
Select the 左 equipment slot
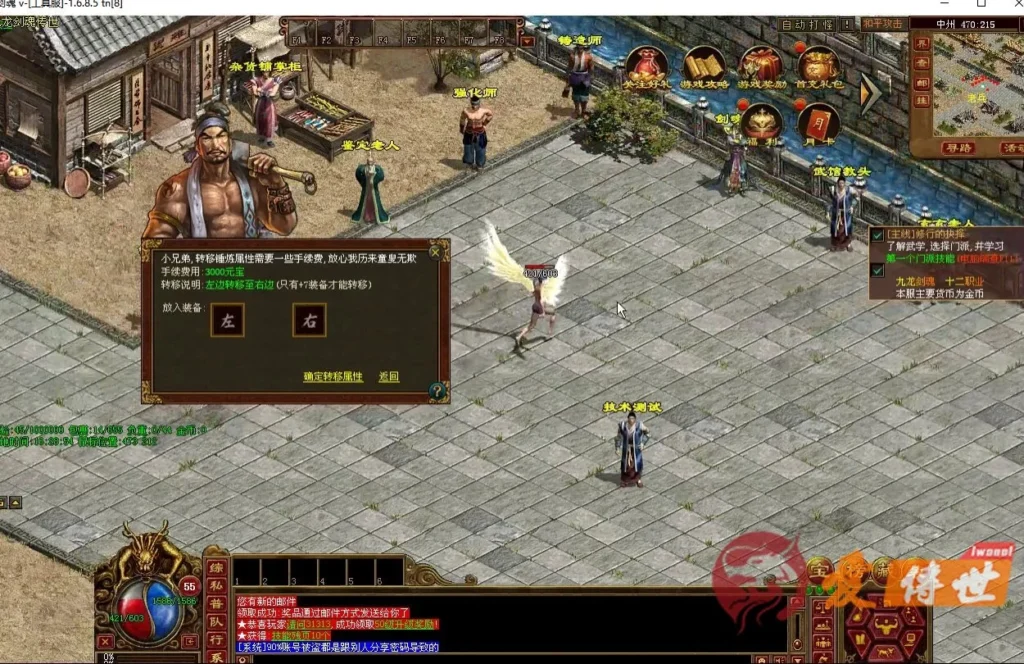(x=227, y=320)
